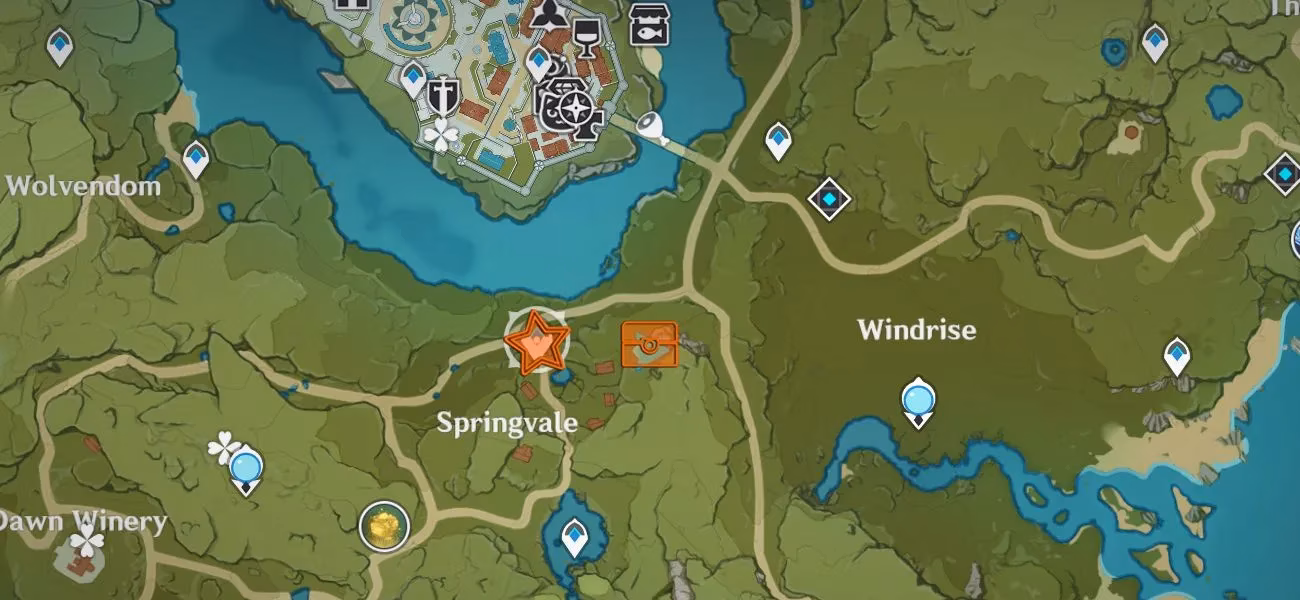The height and width of the screenshot is (600, 1300).
Task: Choose the teleport waypoint above the coastal beach
Action: [1177, 355]
